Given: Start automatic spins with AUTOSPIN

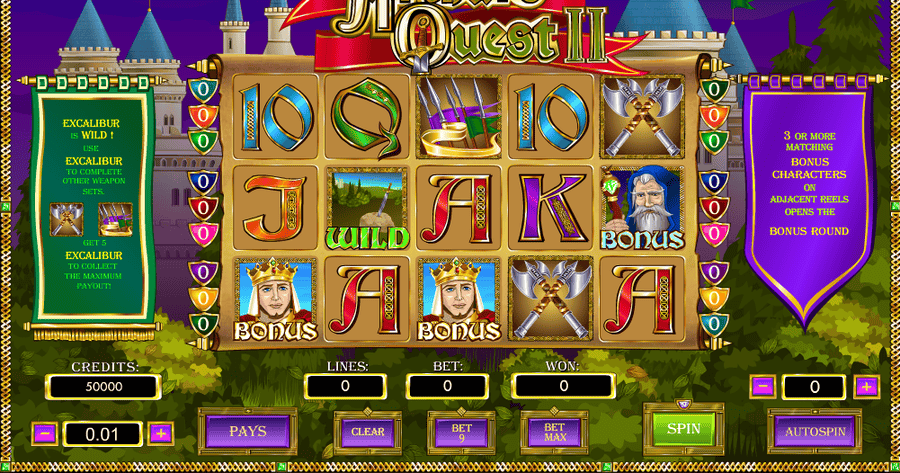Looking at the screenshot, I should (x=815, y=431).
